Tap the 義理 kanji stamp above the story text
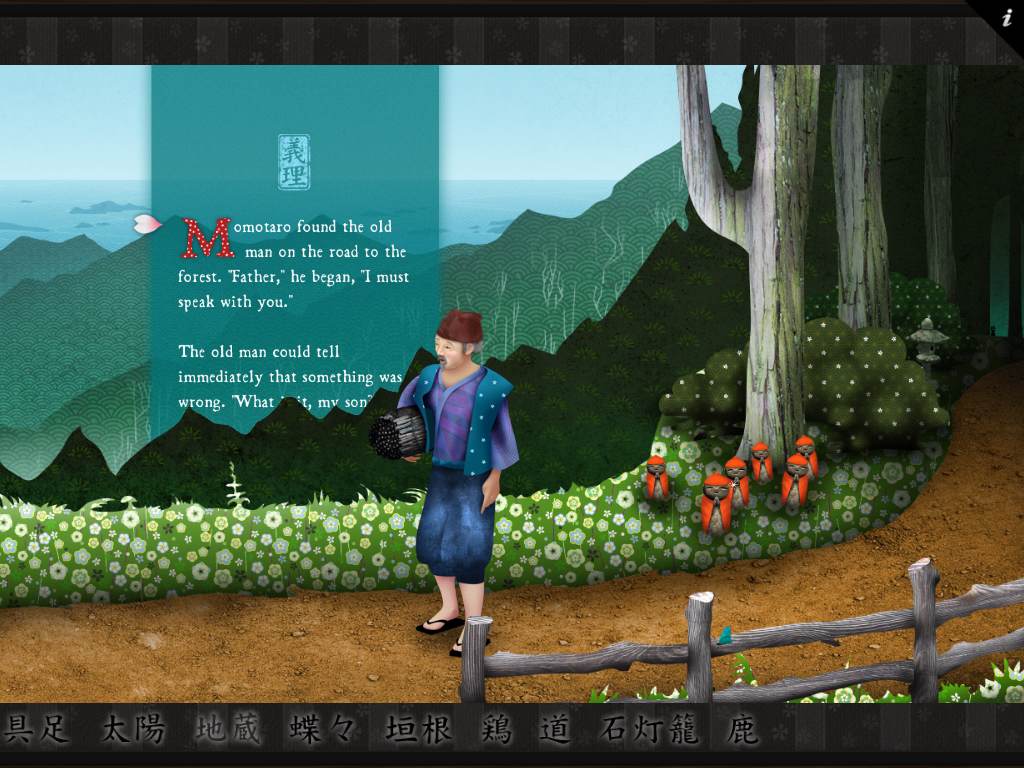 point(294,162)
